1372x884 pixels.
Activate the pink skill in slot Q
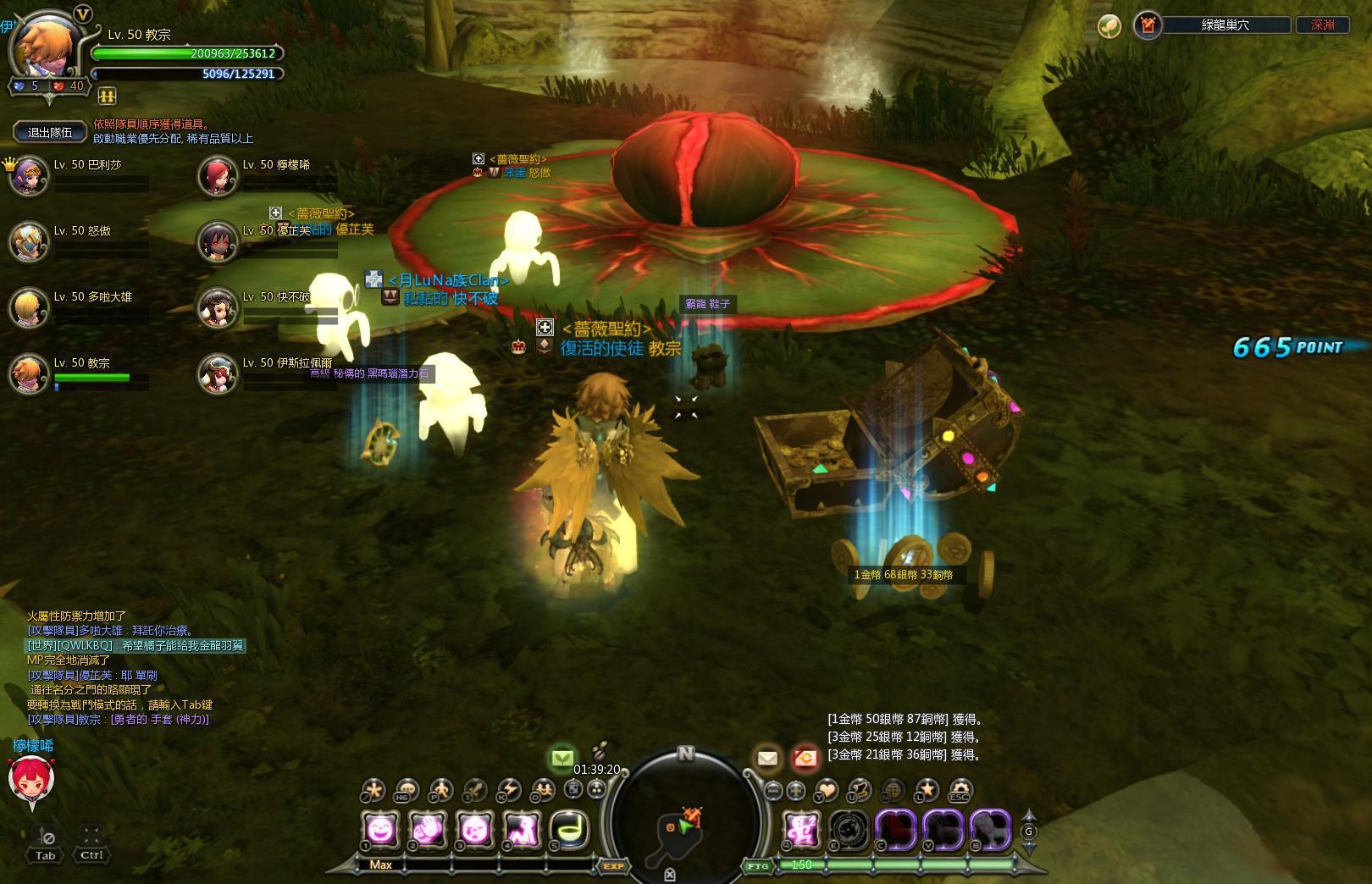(800, 829)
